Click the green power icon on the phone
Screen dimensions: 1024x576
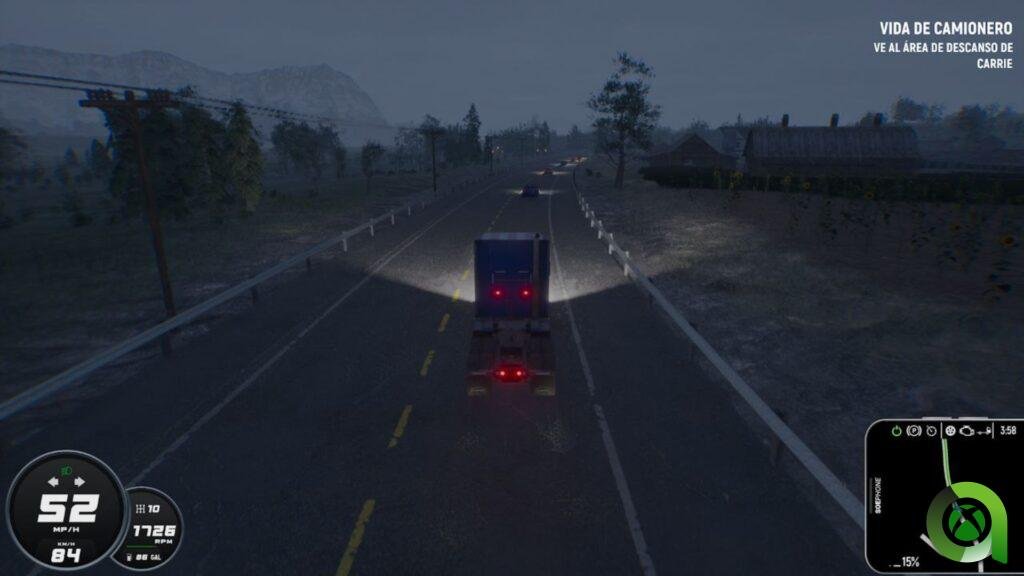click(896, 431)
